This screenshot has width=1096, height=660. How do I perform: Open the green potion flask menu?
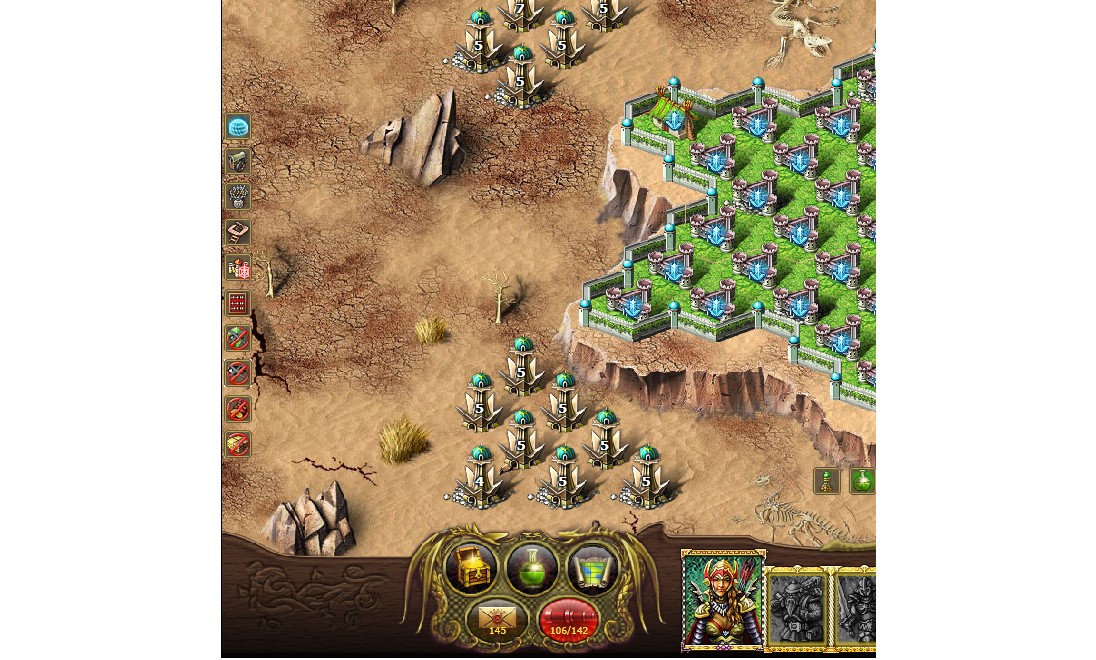tap(532, 568)
